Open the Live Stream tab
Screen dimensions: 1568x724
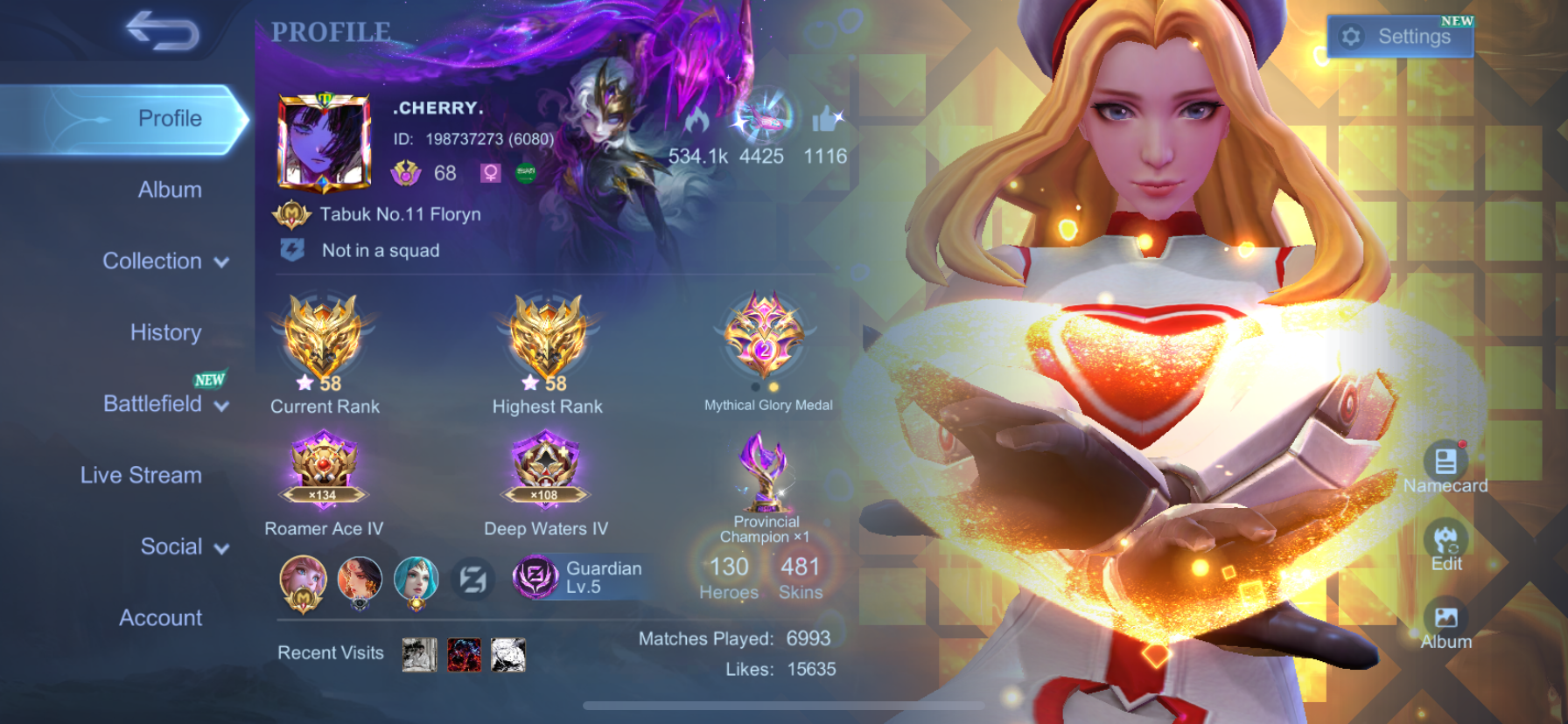coord(141,475)
